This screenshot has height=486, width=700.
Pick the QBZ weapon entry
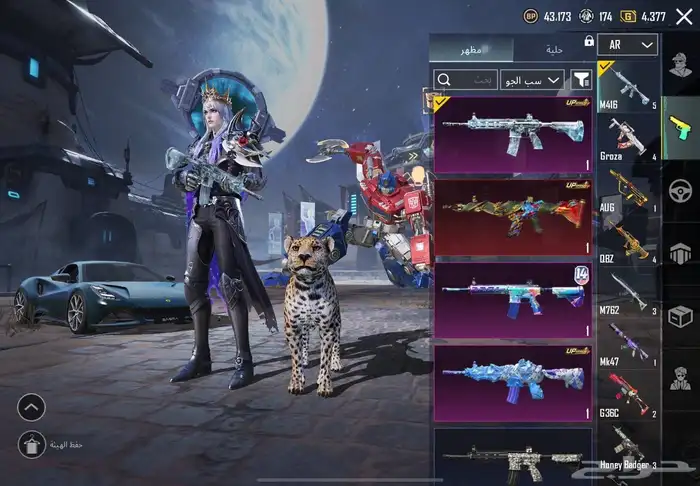pos(629,240)
